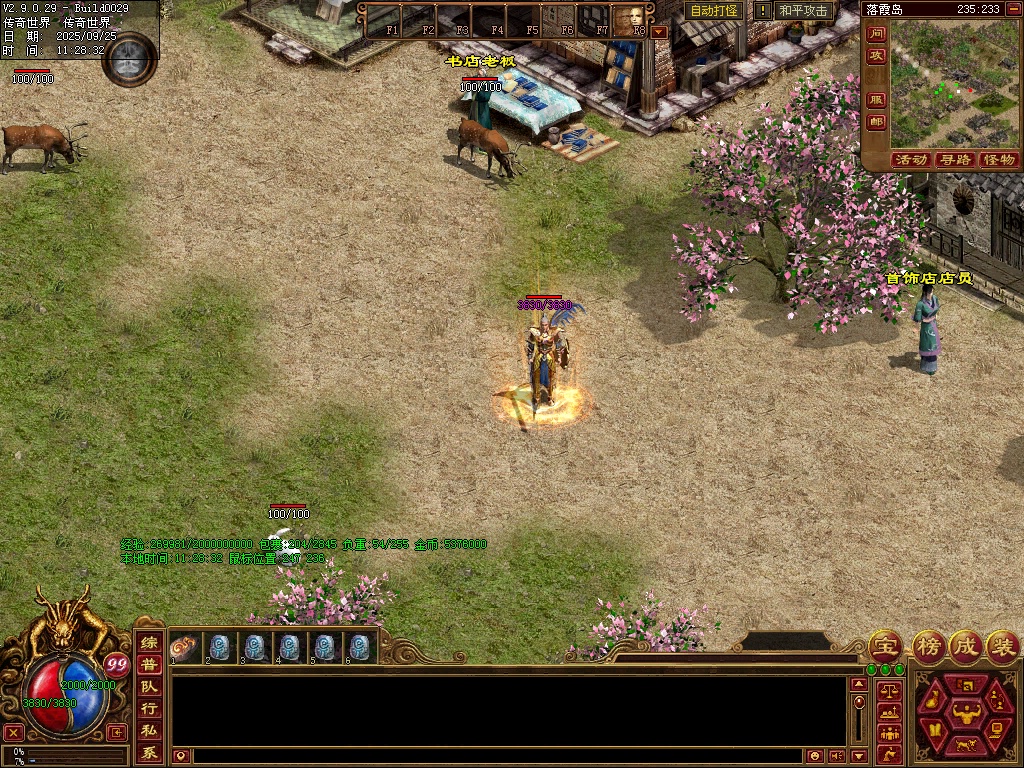Open the 活动 events button under minimap
Screen dimensions: 1024x768
coord(910,160)
